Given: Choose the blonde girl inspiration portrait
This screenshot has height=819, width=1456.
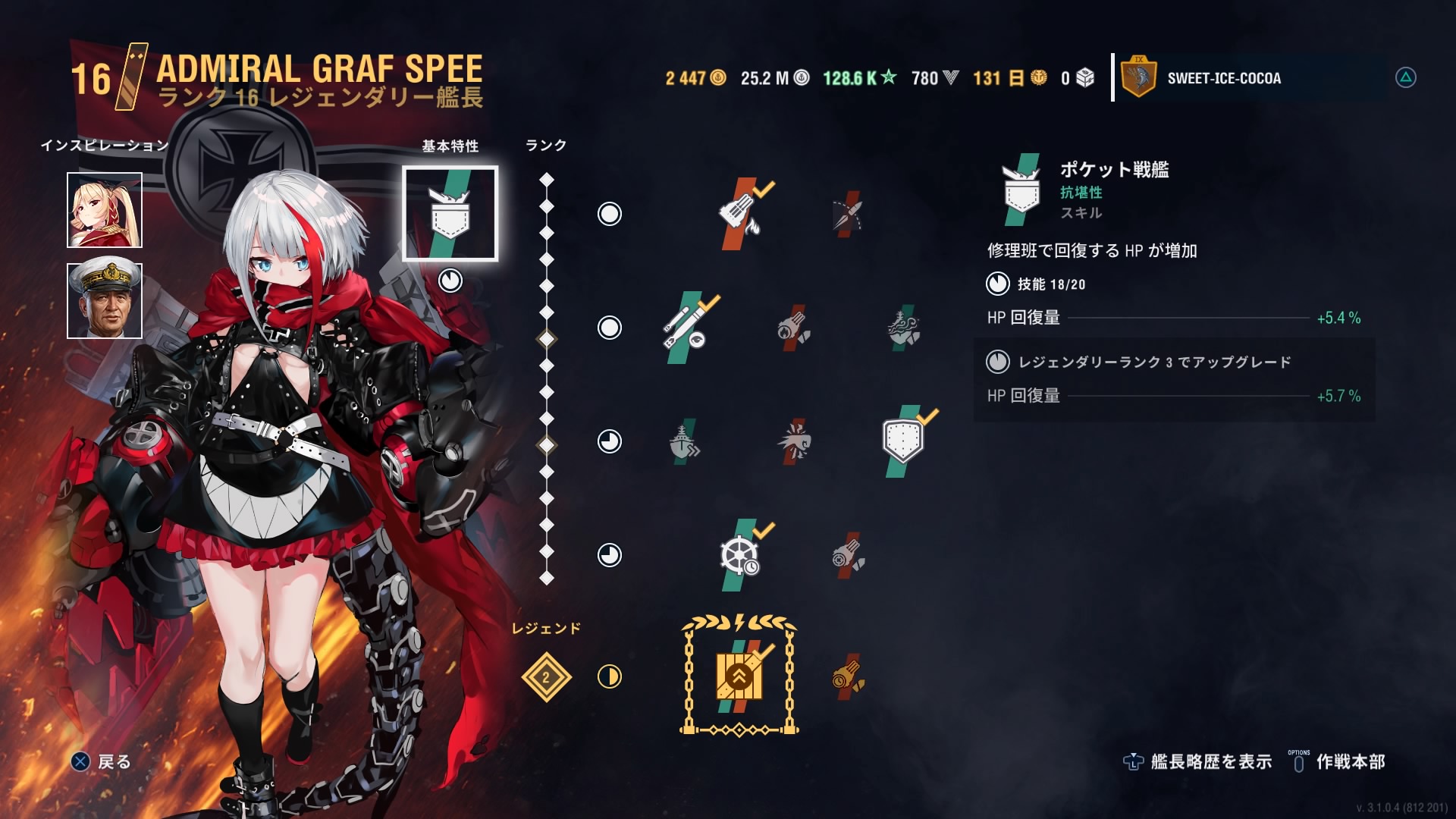Looking at the screenshot, I should (105, 210).
